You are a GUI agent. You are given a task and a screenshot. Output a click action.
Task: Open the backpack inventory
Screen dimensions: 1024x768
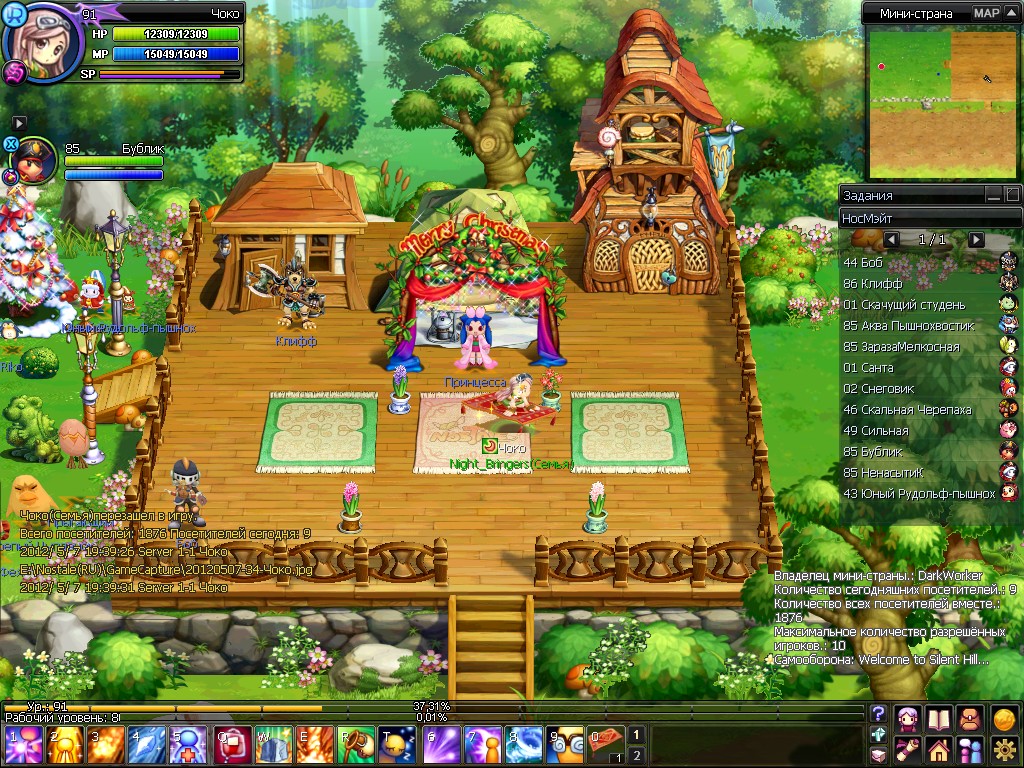970,718
